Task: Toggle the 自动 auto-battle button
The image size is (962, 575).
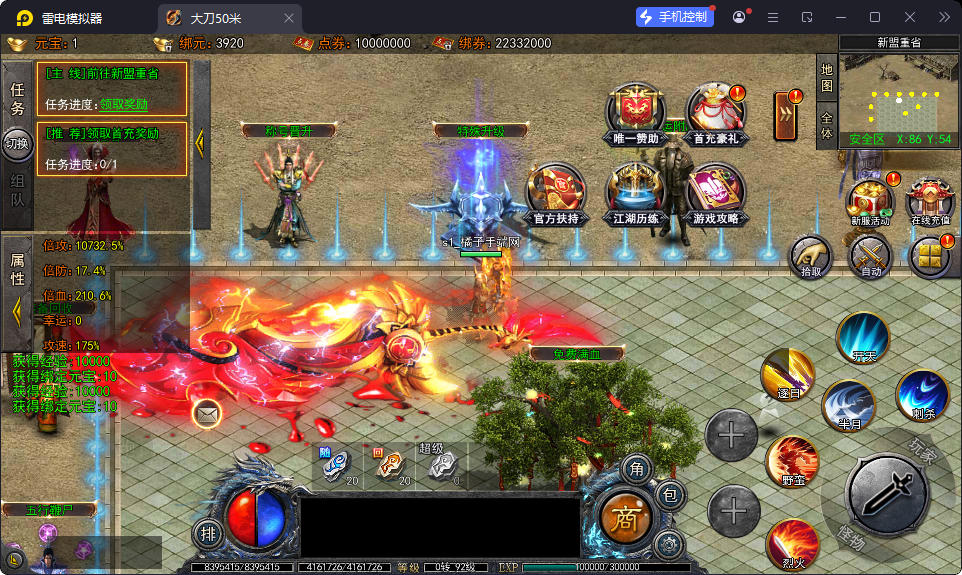Action: tap(870, 258)
